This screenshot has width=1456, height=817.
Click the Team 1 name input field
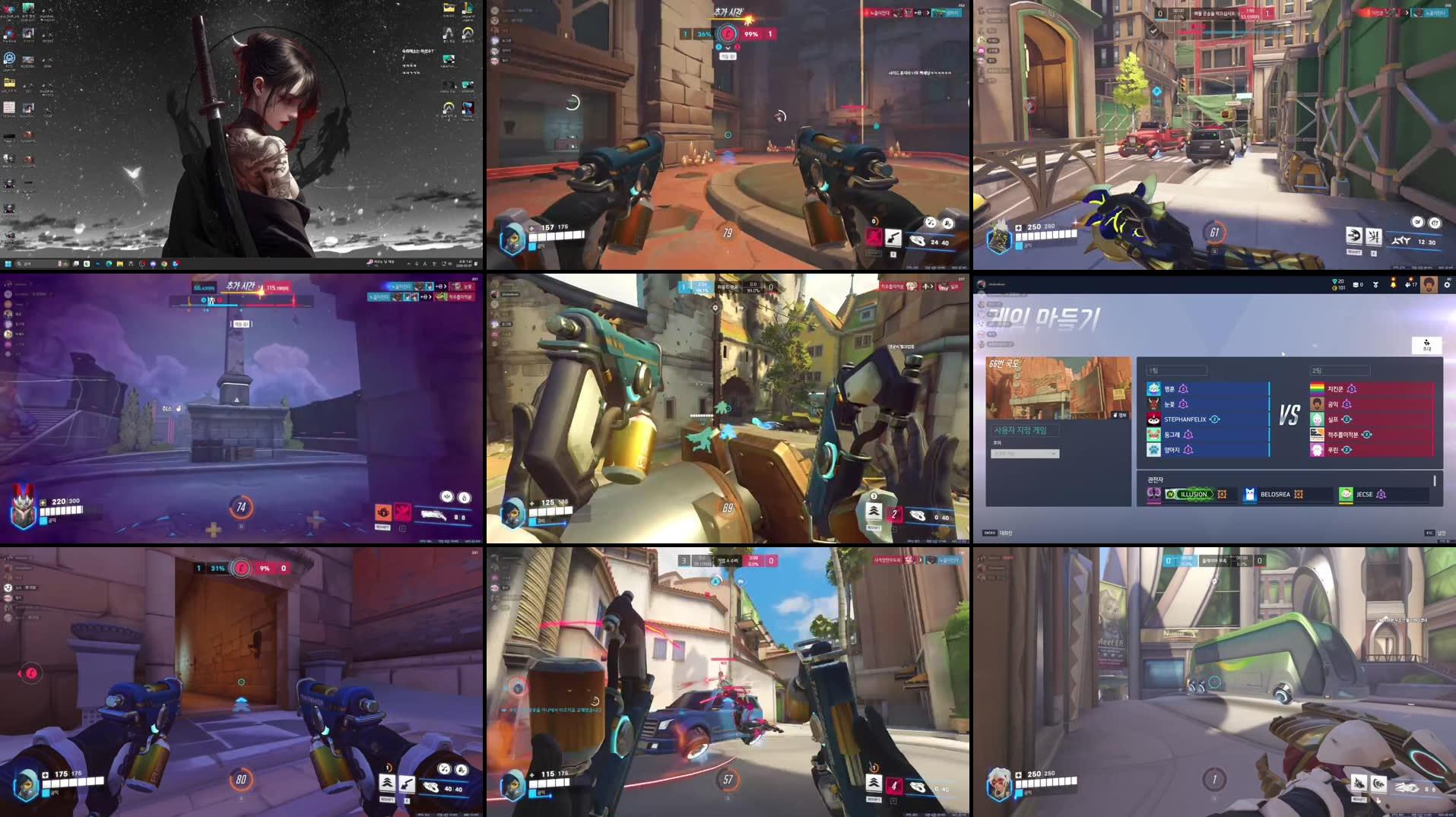tap(1177, 370)
